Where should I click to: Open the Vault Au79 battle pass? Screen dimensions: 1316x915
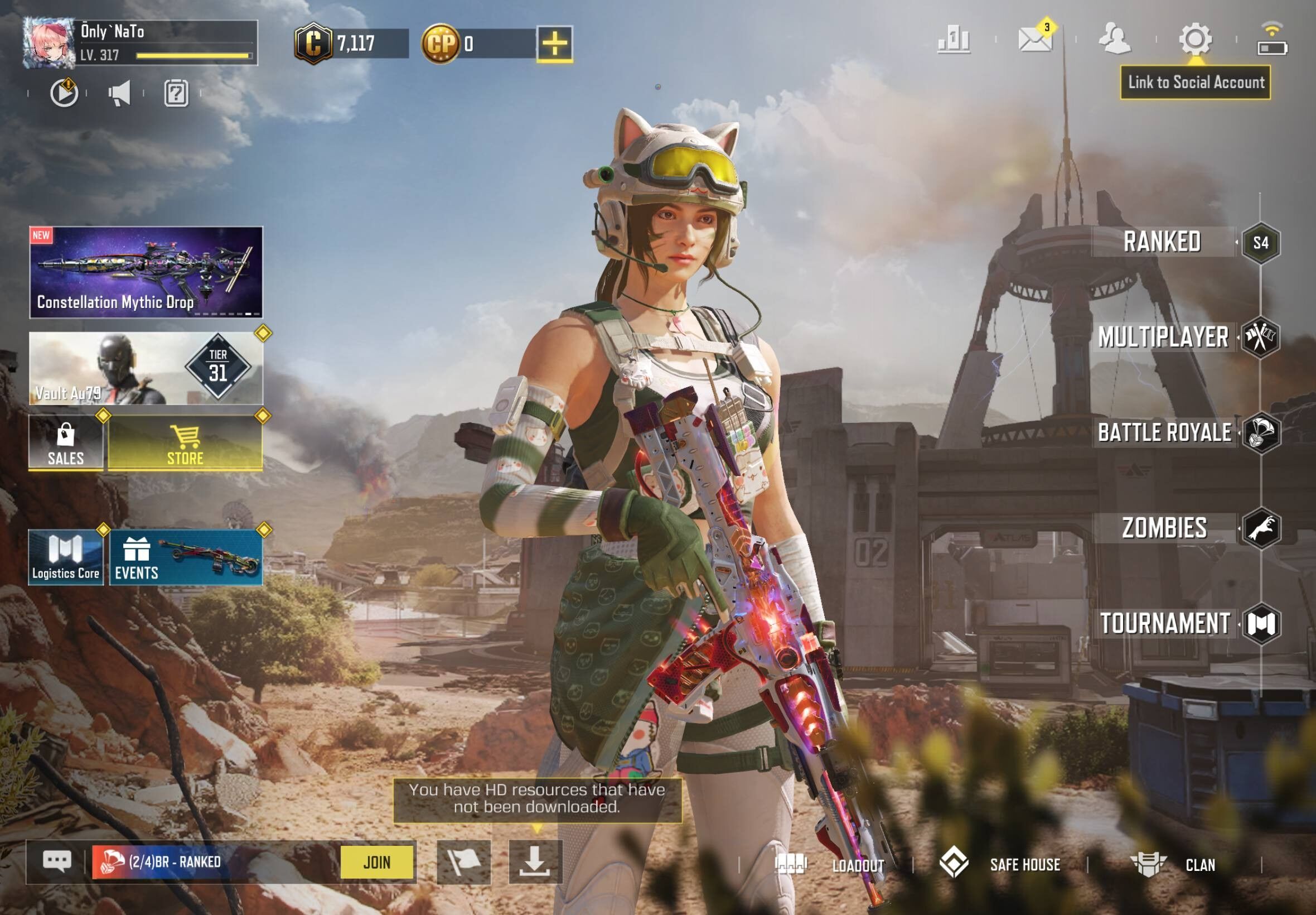pos(146,369)
